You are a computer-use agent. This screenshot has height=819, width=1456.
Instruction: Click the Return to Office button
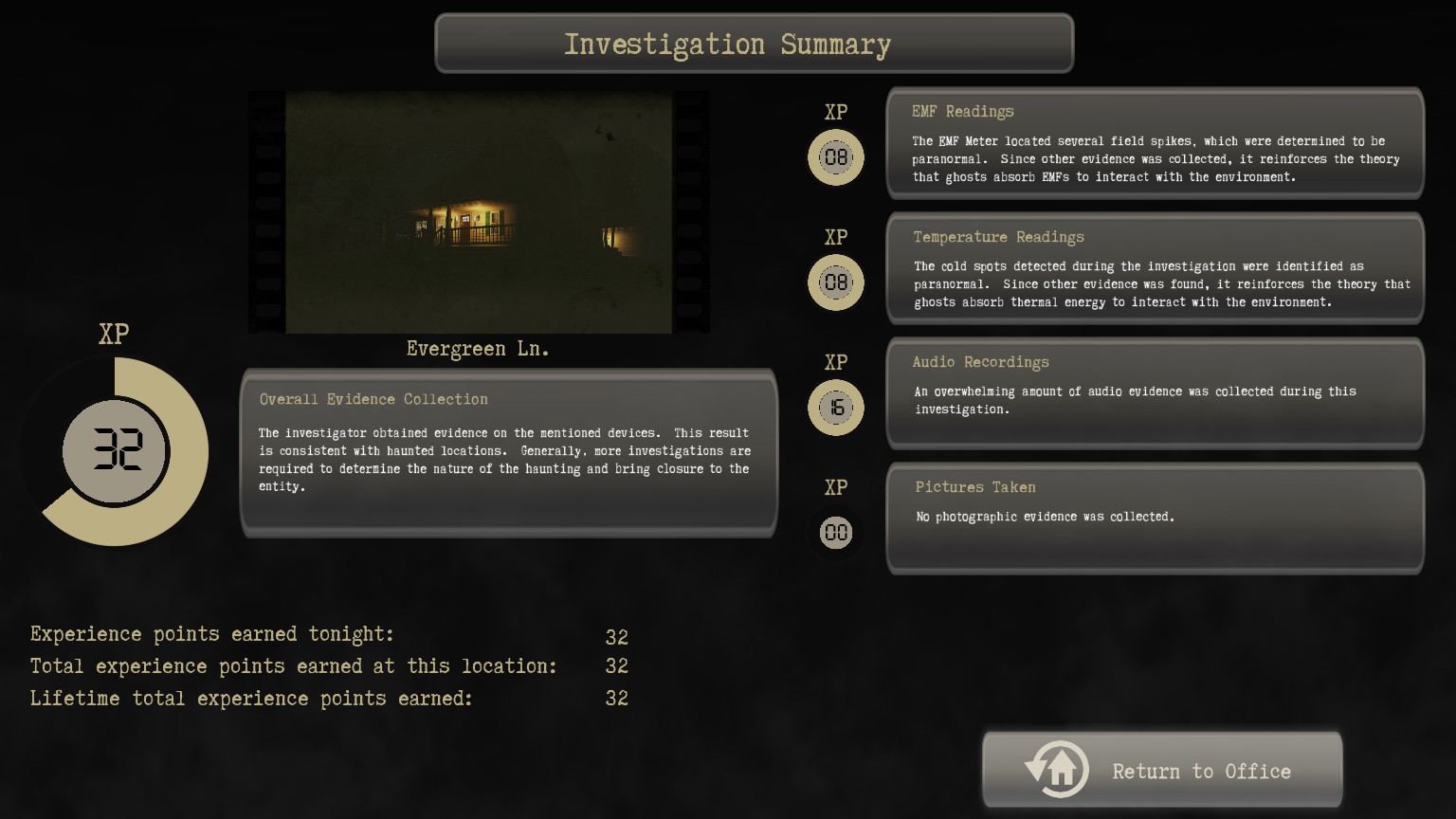[x=1162, y=769]
